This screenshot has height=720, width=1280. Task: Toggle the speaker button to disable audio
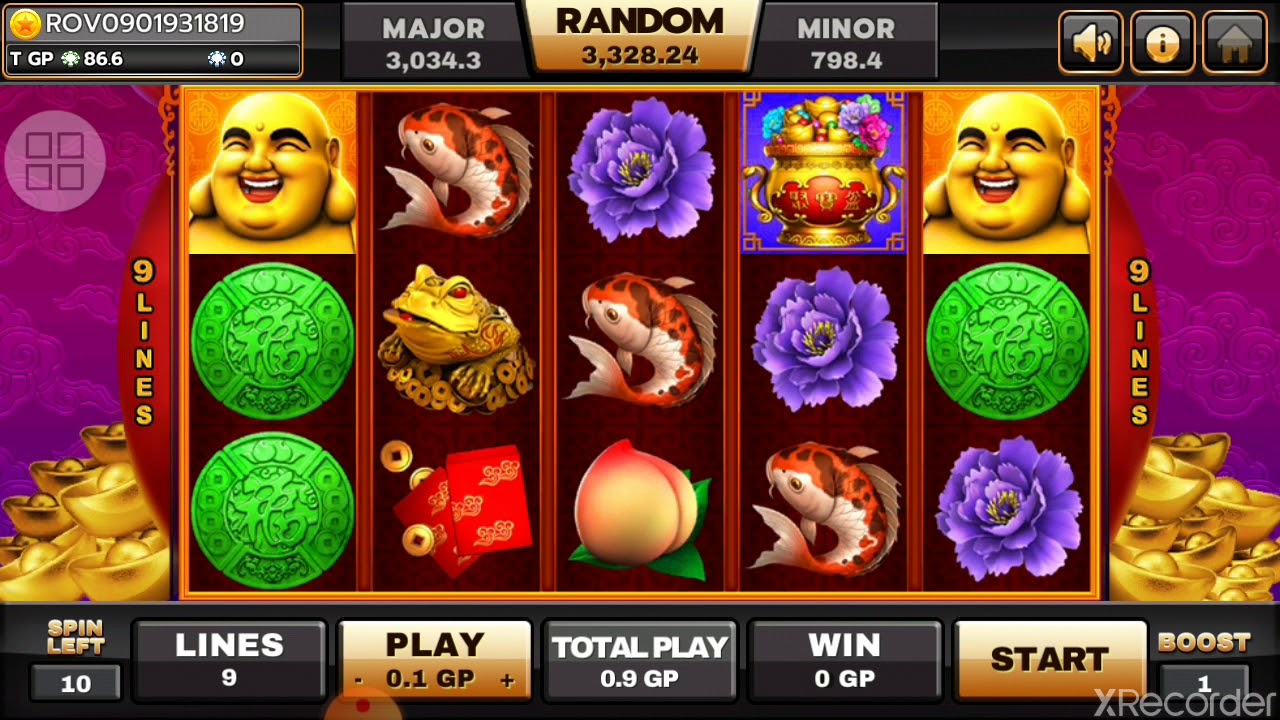point(1091,41)
